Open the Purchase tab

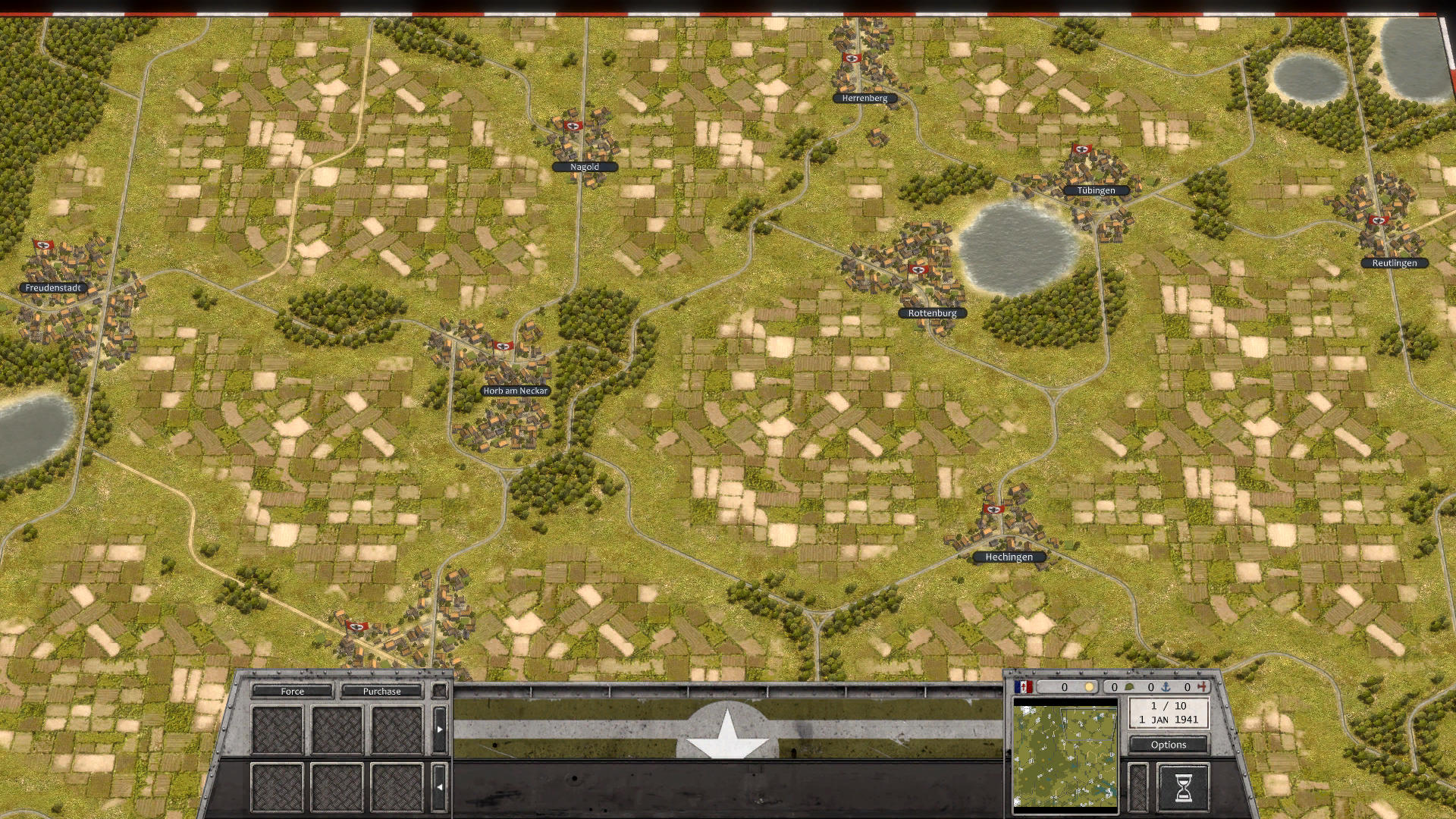pos(382,691)
